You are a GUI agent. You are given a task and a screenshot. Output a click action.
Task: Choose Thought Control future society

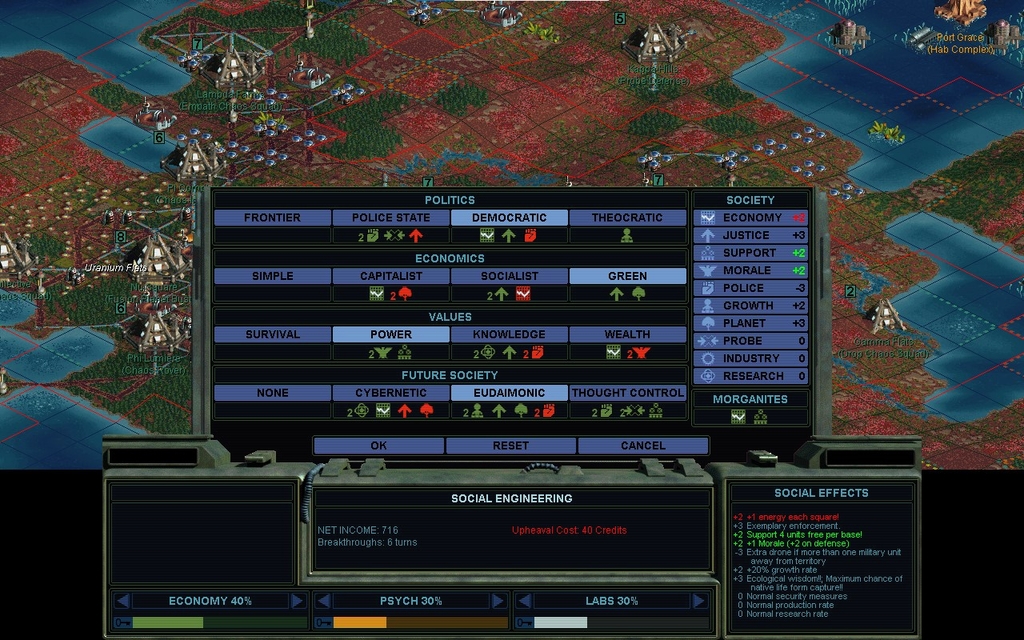(627, 393)
